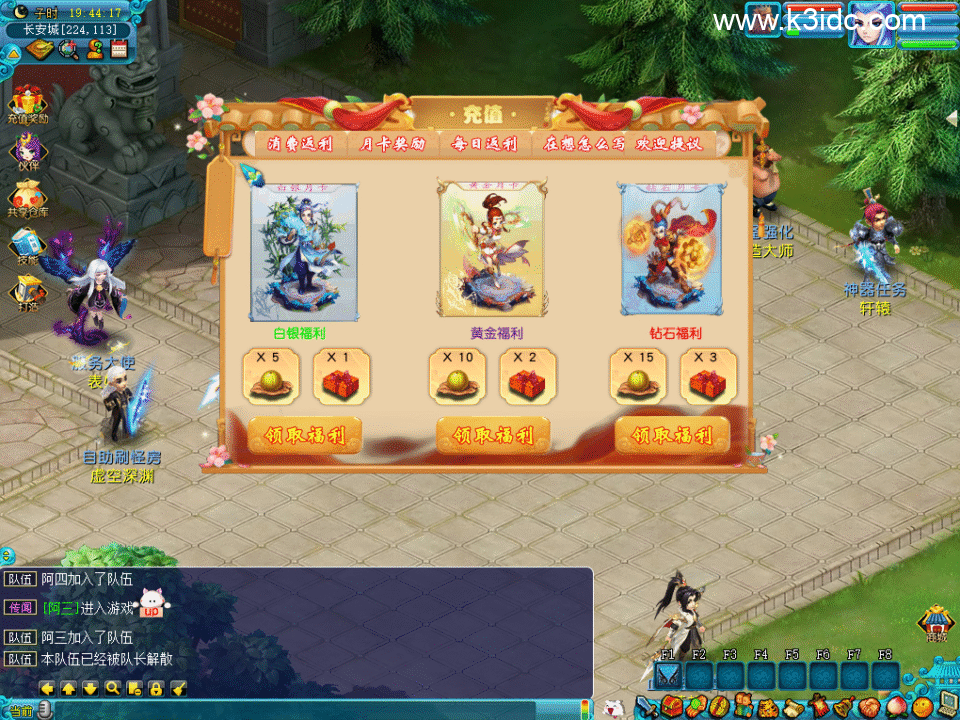Select the 每日返利 tab
This screenshot has width=960, height=720.
(x=484, y=144)
